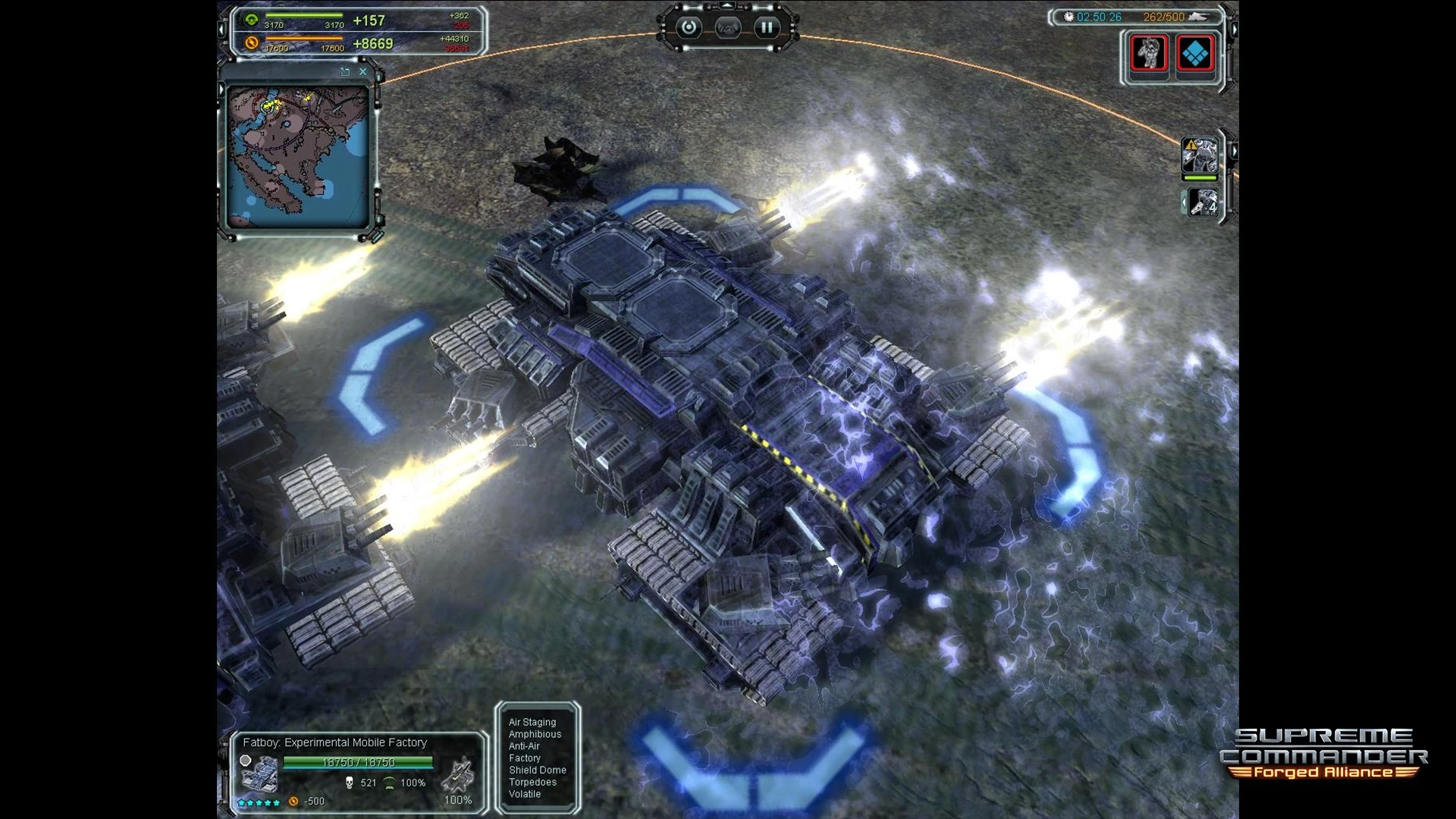Open the main menu power button
Screen dimensions: 1456x819
(689, 28)
